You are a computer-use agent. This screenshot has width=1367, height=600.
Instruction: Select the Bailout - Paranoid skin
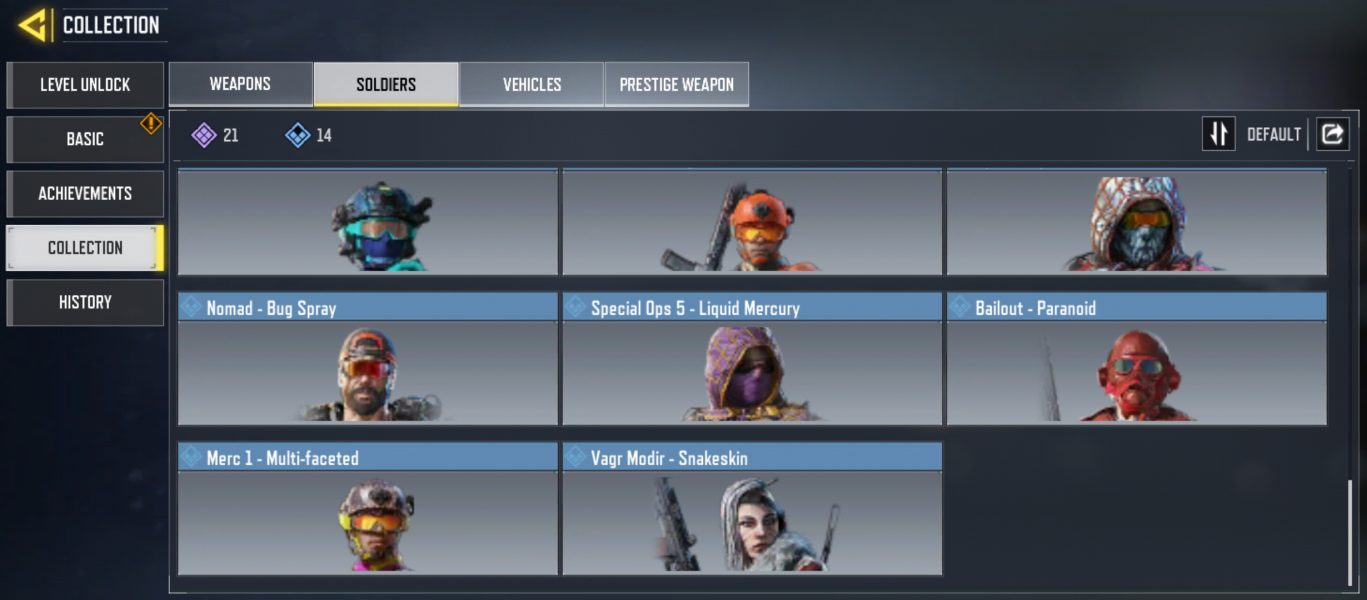[x=1137, y=359]
